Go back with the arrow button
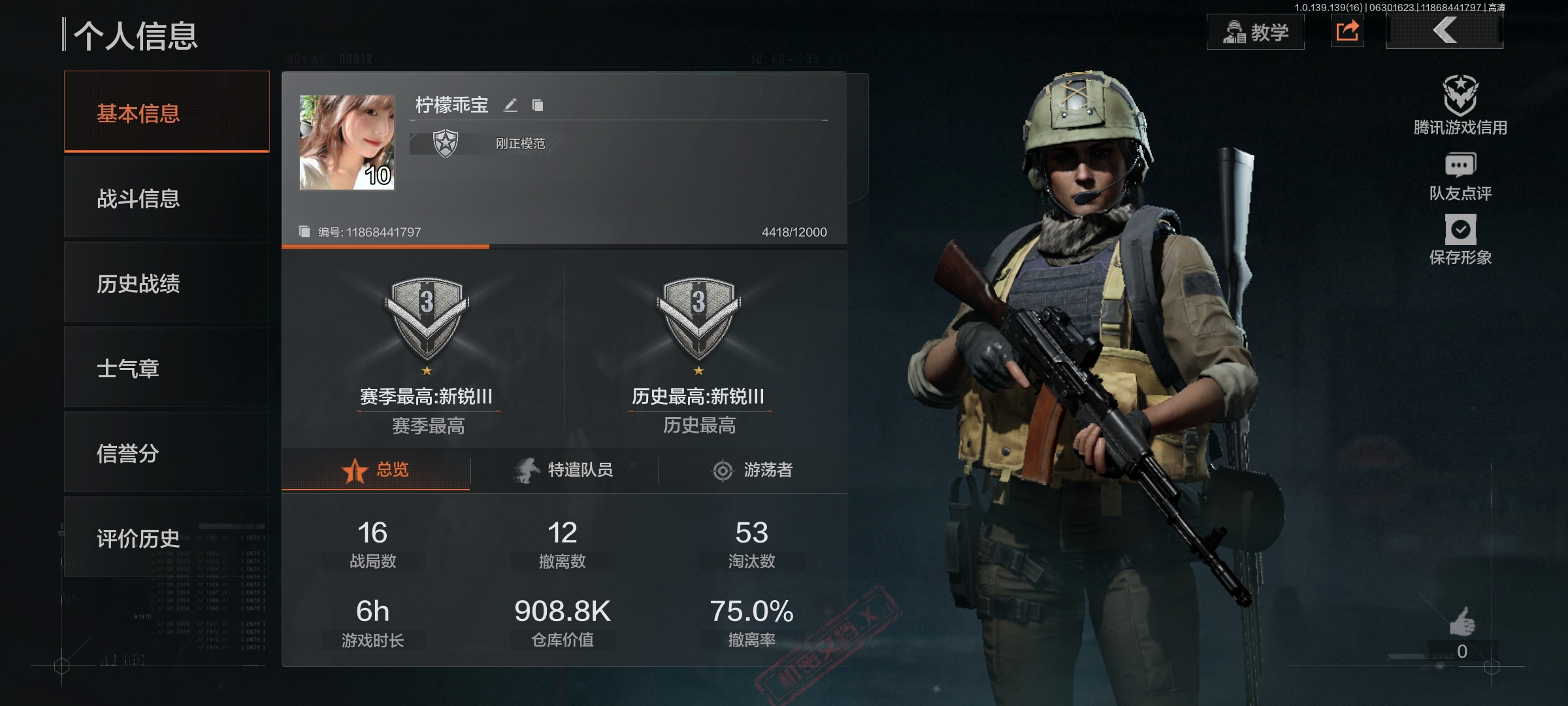Screen dimensions: 1568x706 point(1445,31)
